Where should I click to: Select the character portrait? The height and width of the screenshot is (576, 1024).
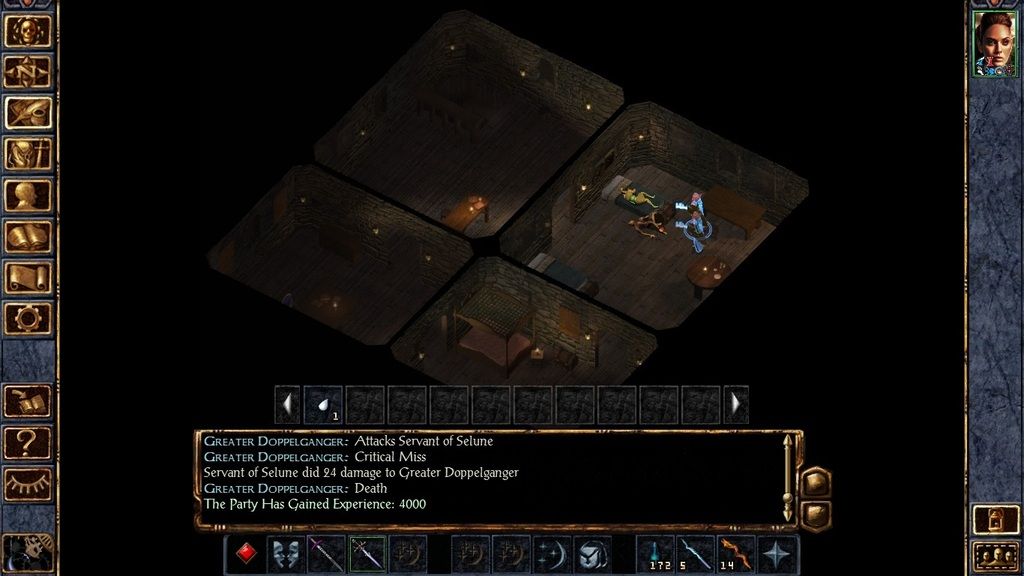pyautogui.click(x=995, y=44)
